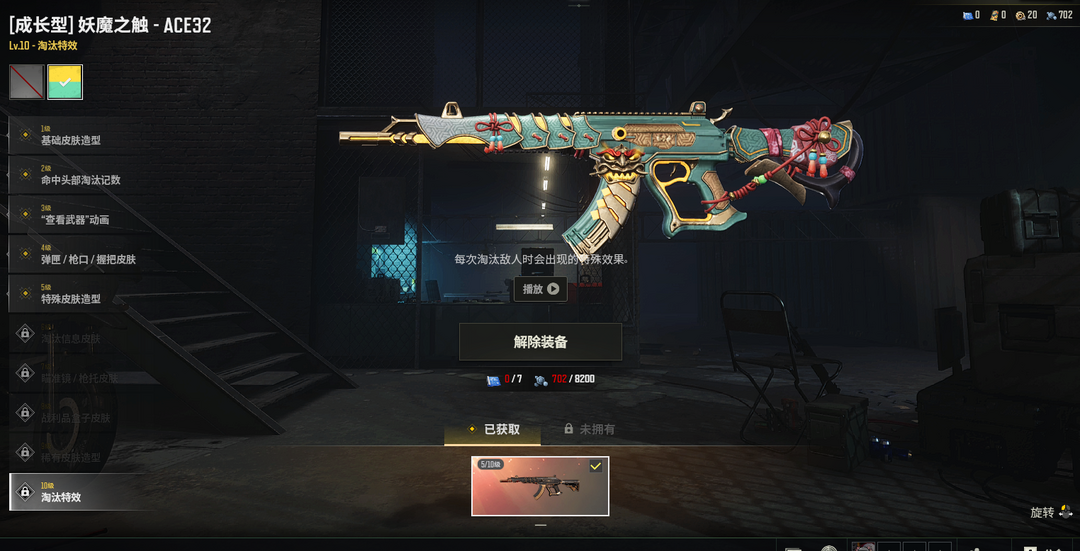
Task: Click the 解除装备 unequip button
Action: point(540,342)
